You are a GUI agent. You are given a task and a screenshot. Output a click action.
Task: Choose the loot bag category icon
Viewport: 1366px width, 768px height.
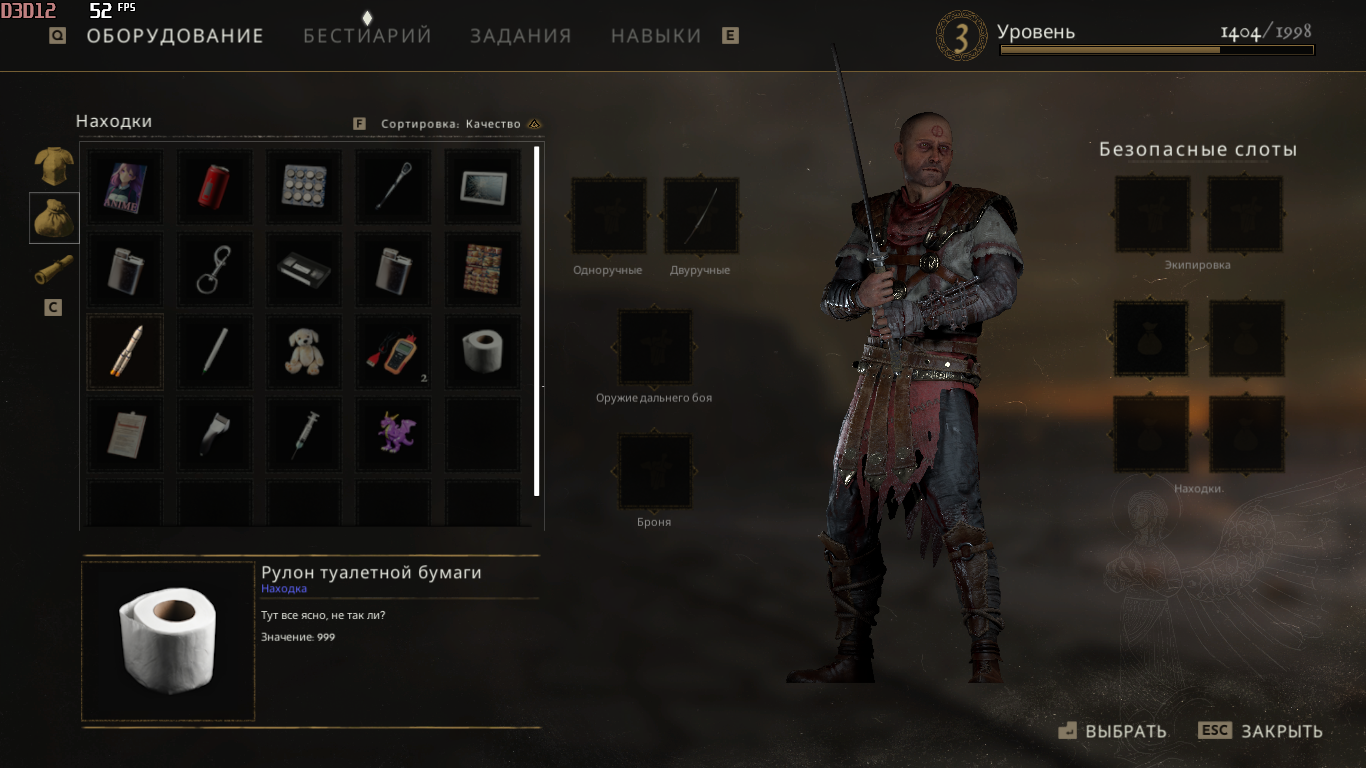[x=54, y=218]
